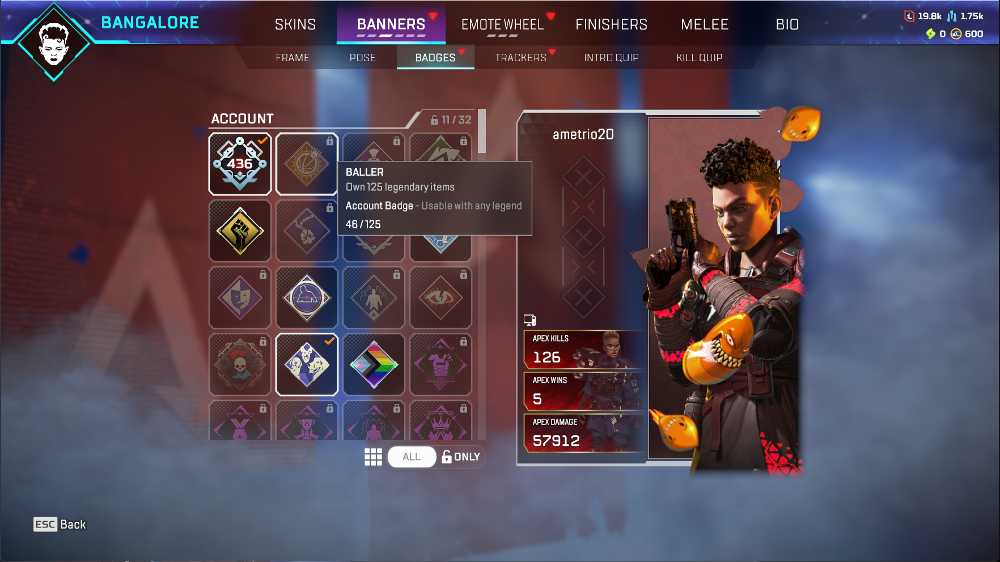Image resolution: width=1000 pixels, height=562 pixels.
Task: Pick the locked Baller badge
Action: tap(307, 164)
